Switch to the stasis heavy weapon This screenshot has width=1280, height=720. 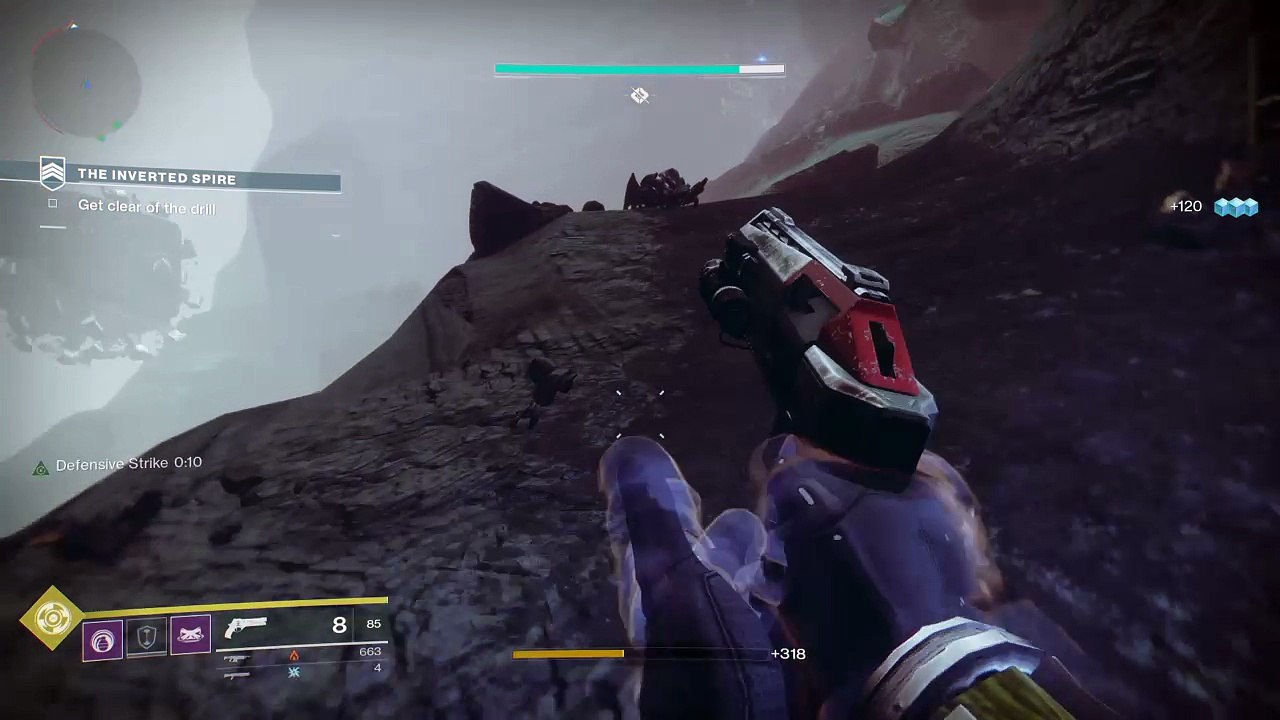pos(238,674)
